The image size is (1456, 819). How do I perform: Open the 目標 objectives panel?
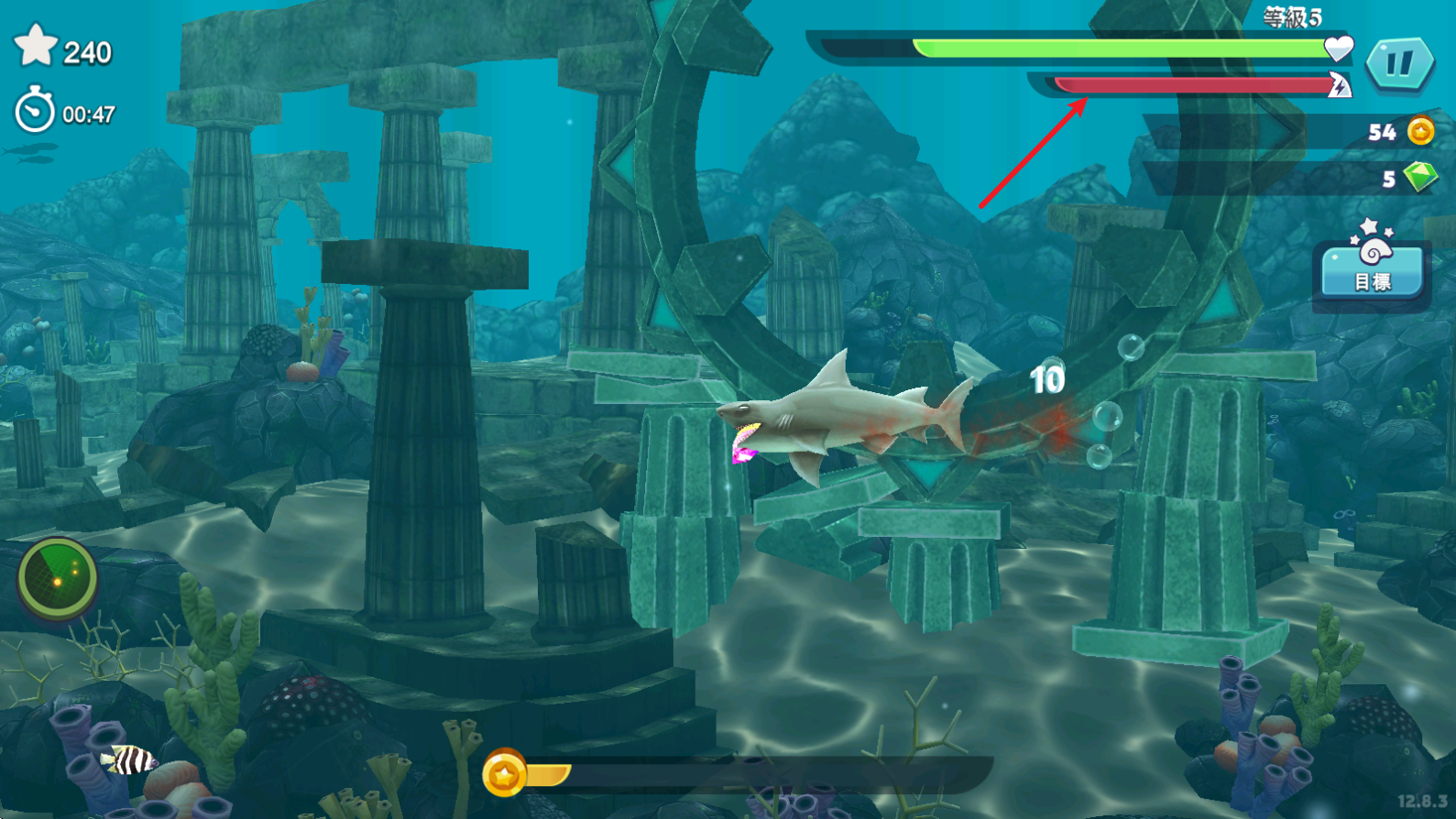click(1372, 267)
